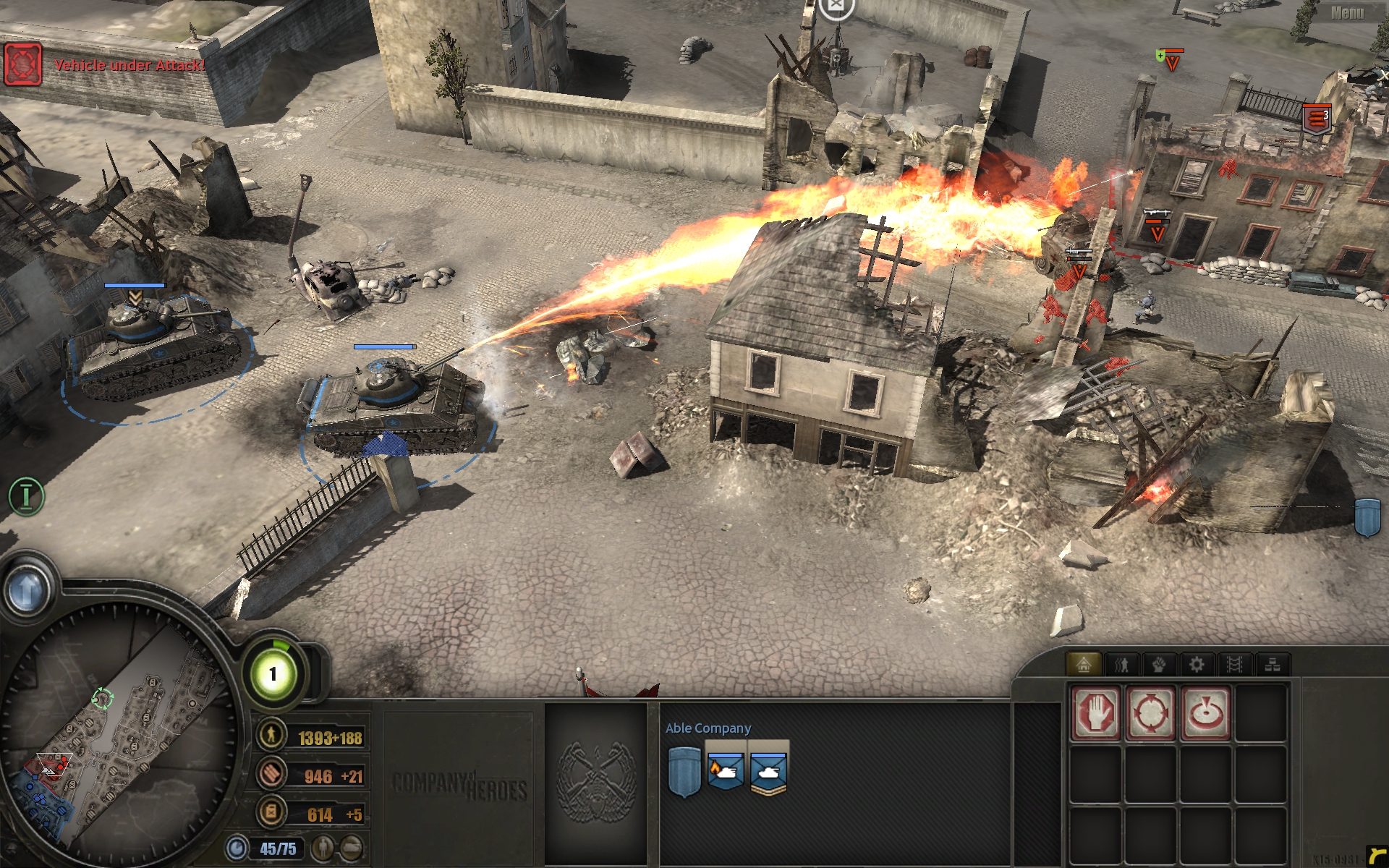This screenshot has height=868, width=1389.
Task: Open the Menu in the top corner
Action: 1346,12
